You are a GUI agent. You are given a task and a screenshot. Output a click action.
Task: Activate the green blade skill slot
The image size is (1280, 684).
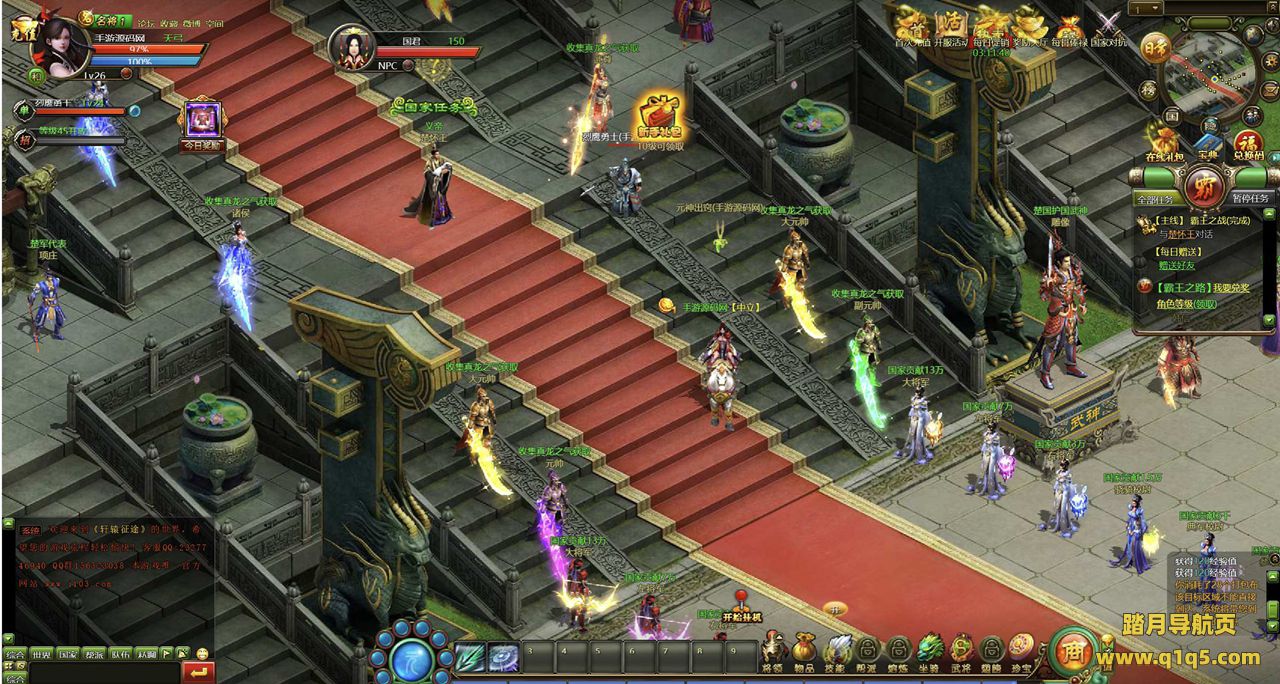(x=470, y=657)
